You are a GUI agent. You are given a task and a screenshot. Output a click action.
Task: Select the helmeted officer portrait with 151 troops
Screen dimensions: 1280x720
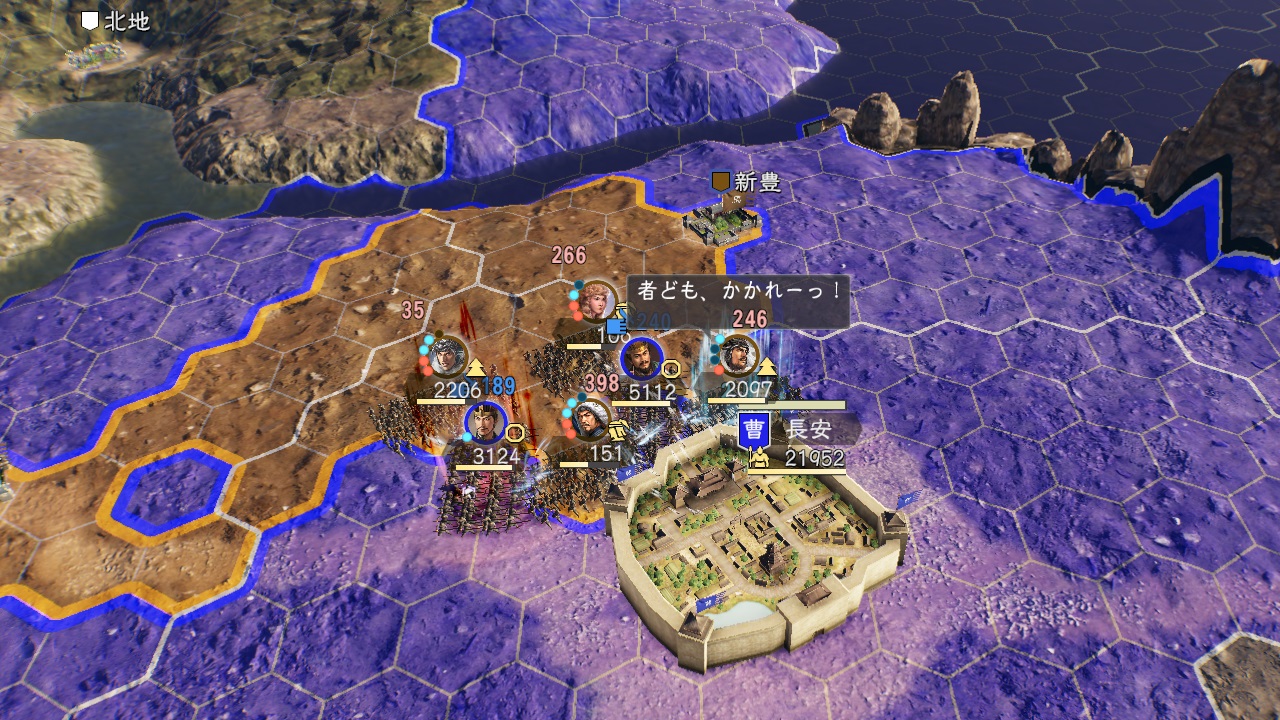click(x=591, y=419)
